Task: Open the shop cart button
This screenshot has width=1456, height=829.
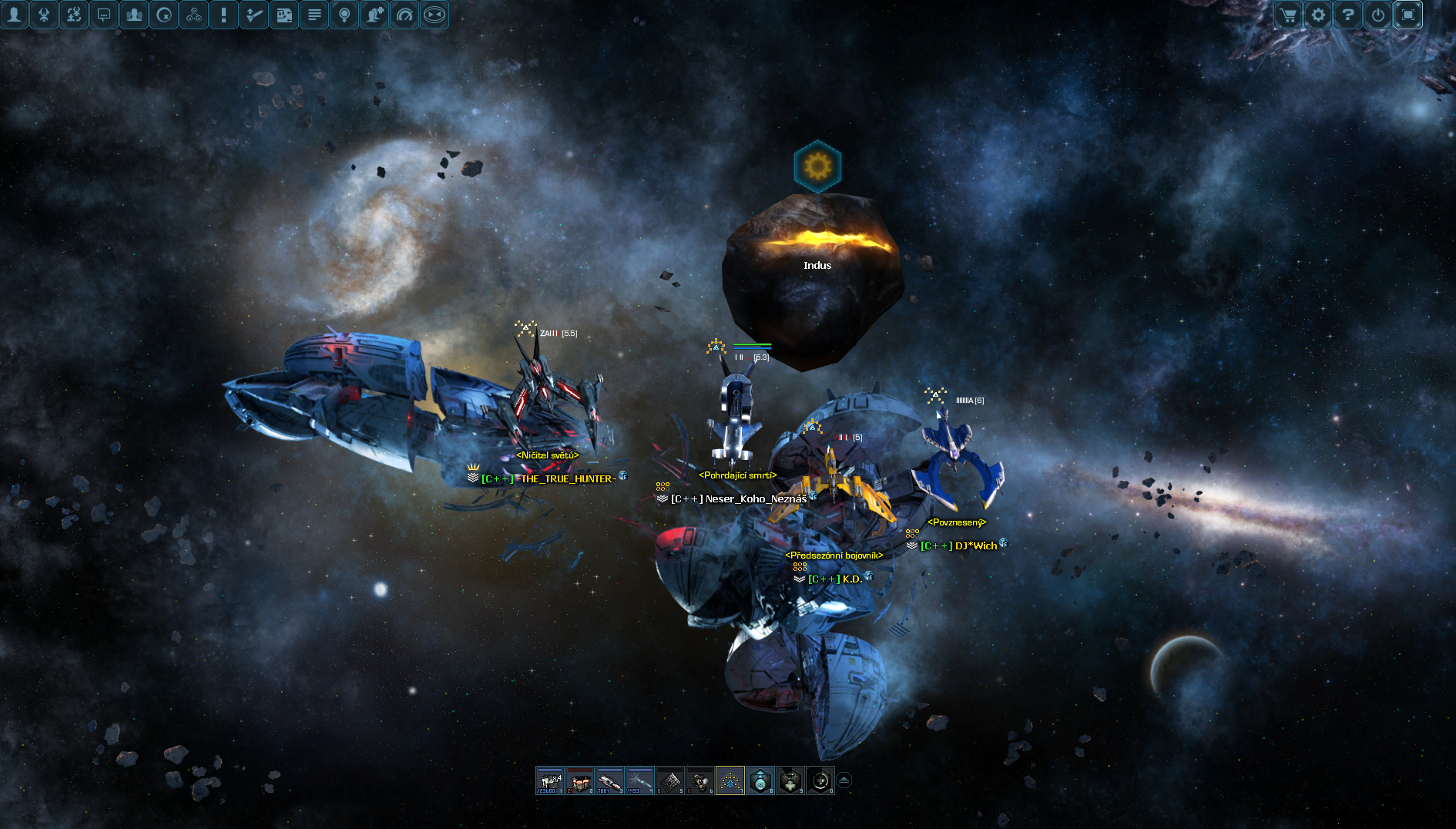Action: (x=1287, y=15)
